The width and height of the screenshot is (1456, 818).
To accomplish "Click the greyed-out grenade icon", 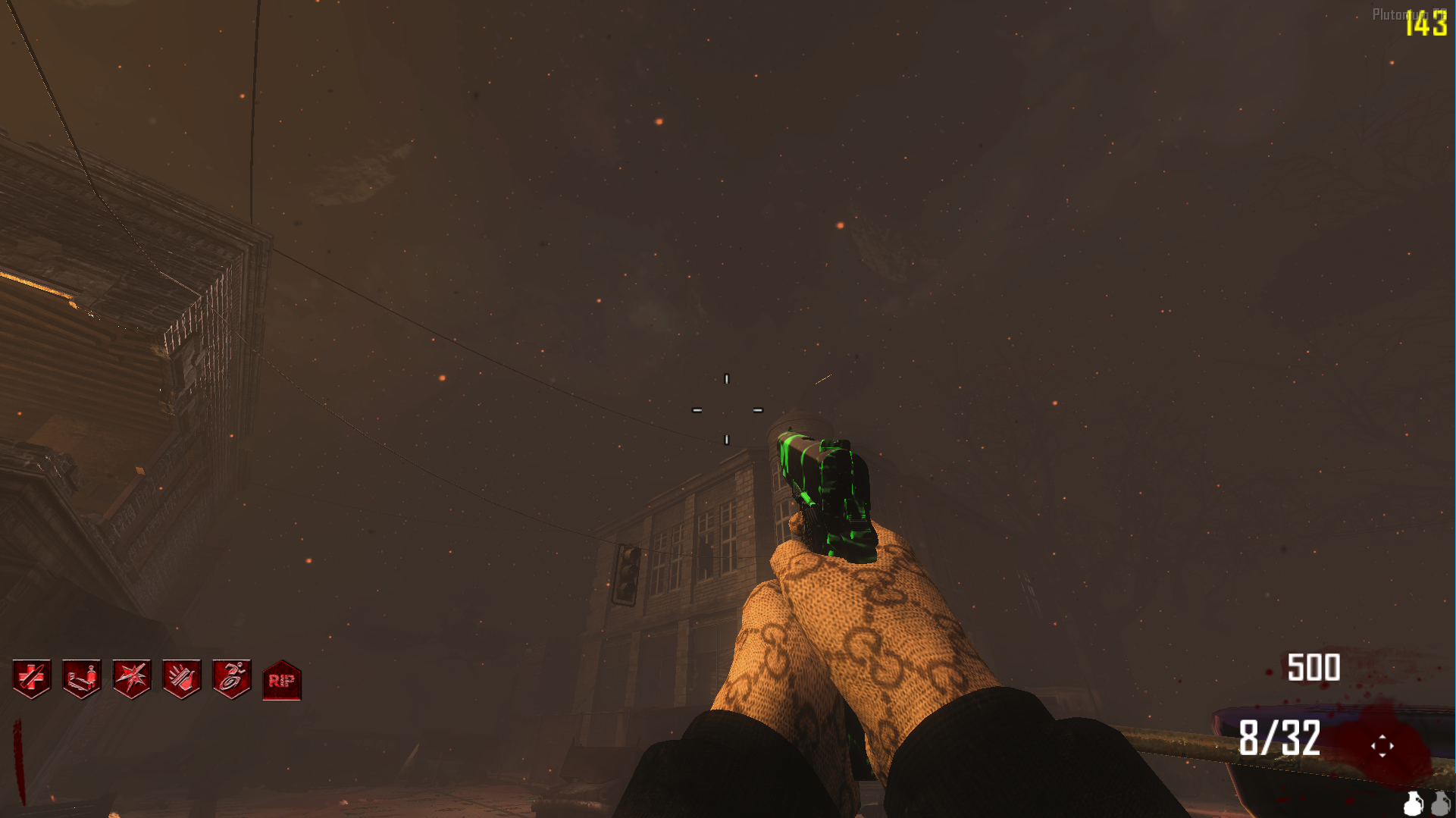I will [x=1441, y=804].
